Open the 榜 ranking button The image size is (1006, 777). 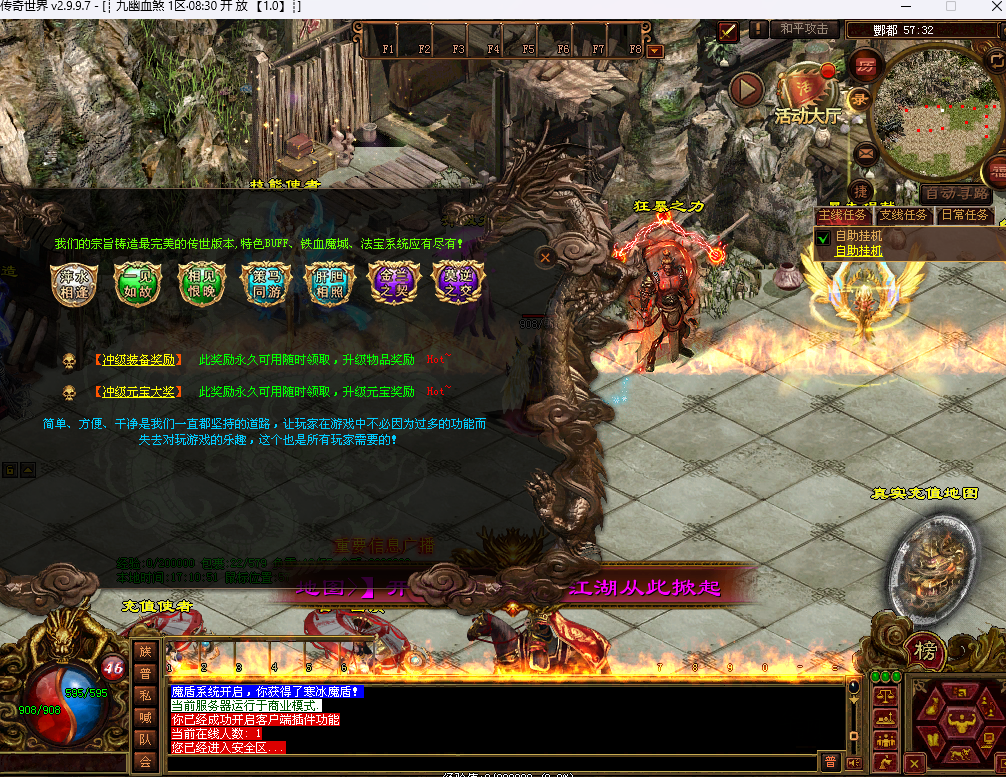[927, 652]
